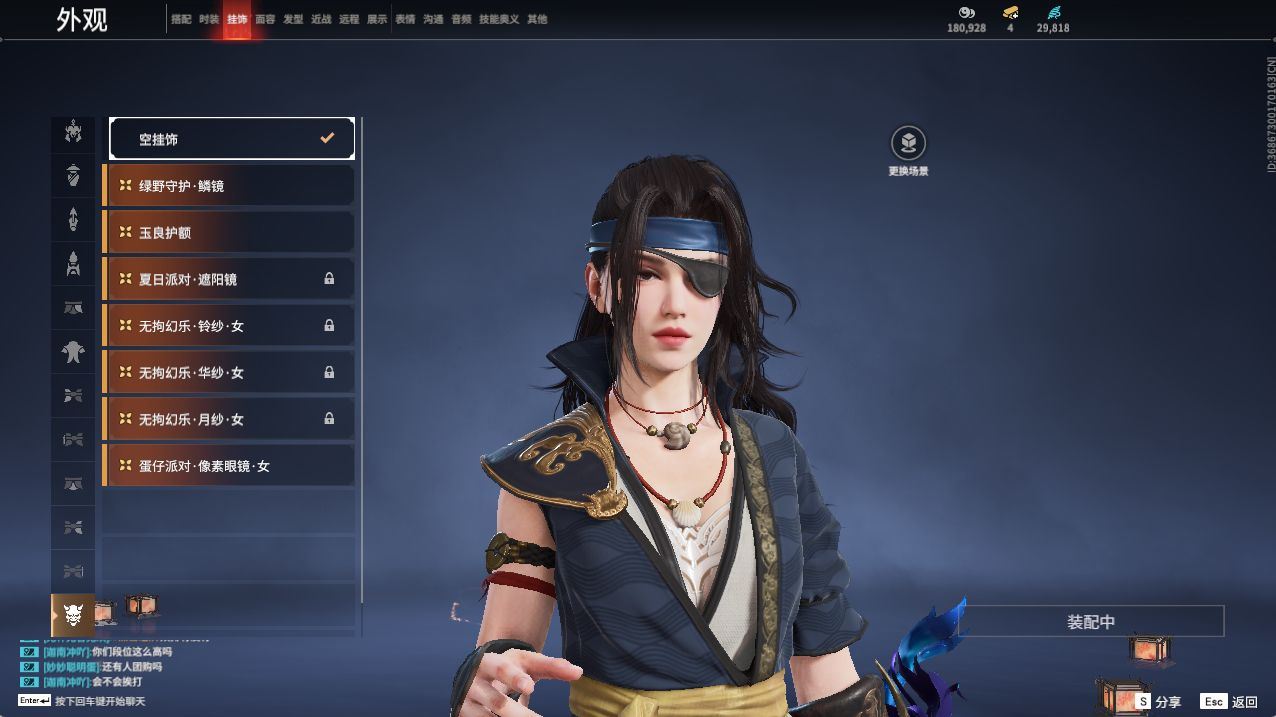Switch to the 面容 face tab
The width and height of the screenshot is (1276, 717).
pos(265,19)
